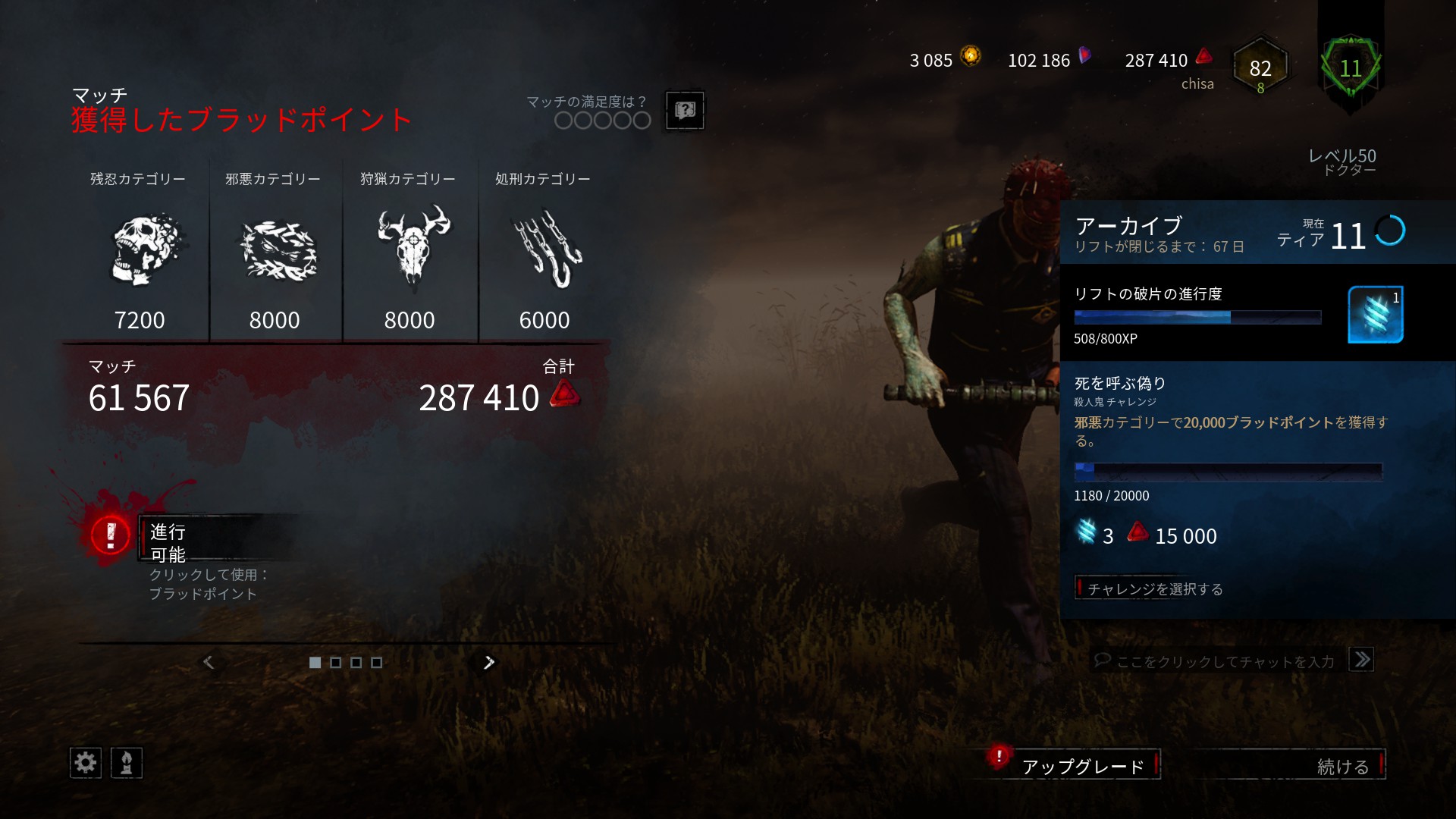Open the rift fragment reward icon
1456x819 pixels.
1376,313
